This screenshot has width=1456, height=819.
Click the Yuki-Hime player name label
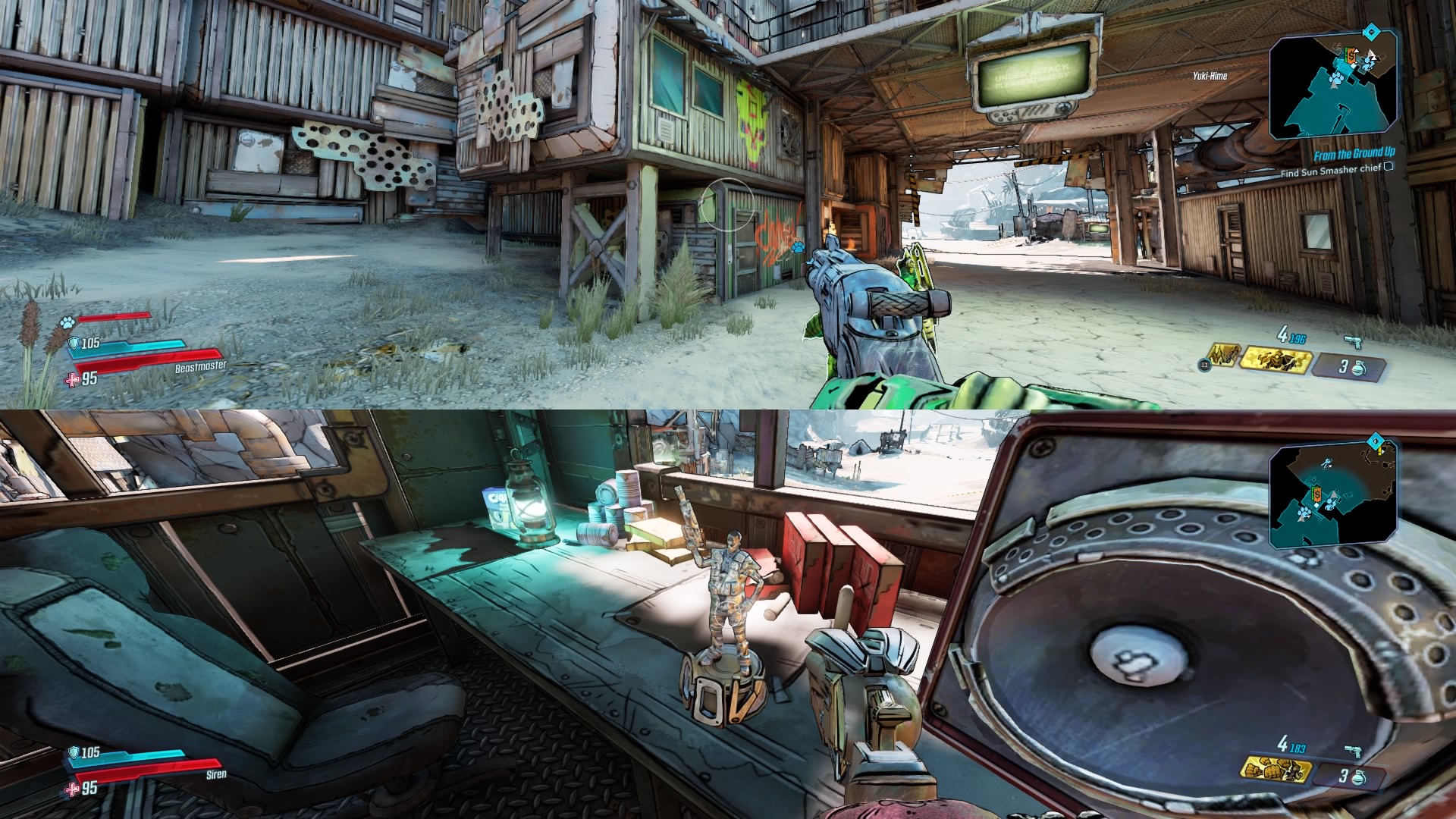pos(1210,76)
